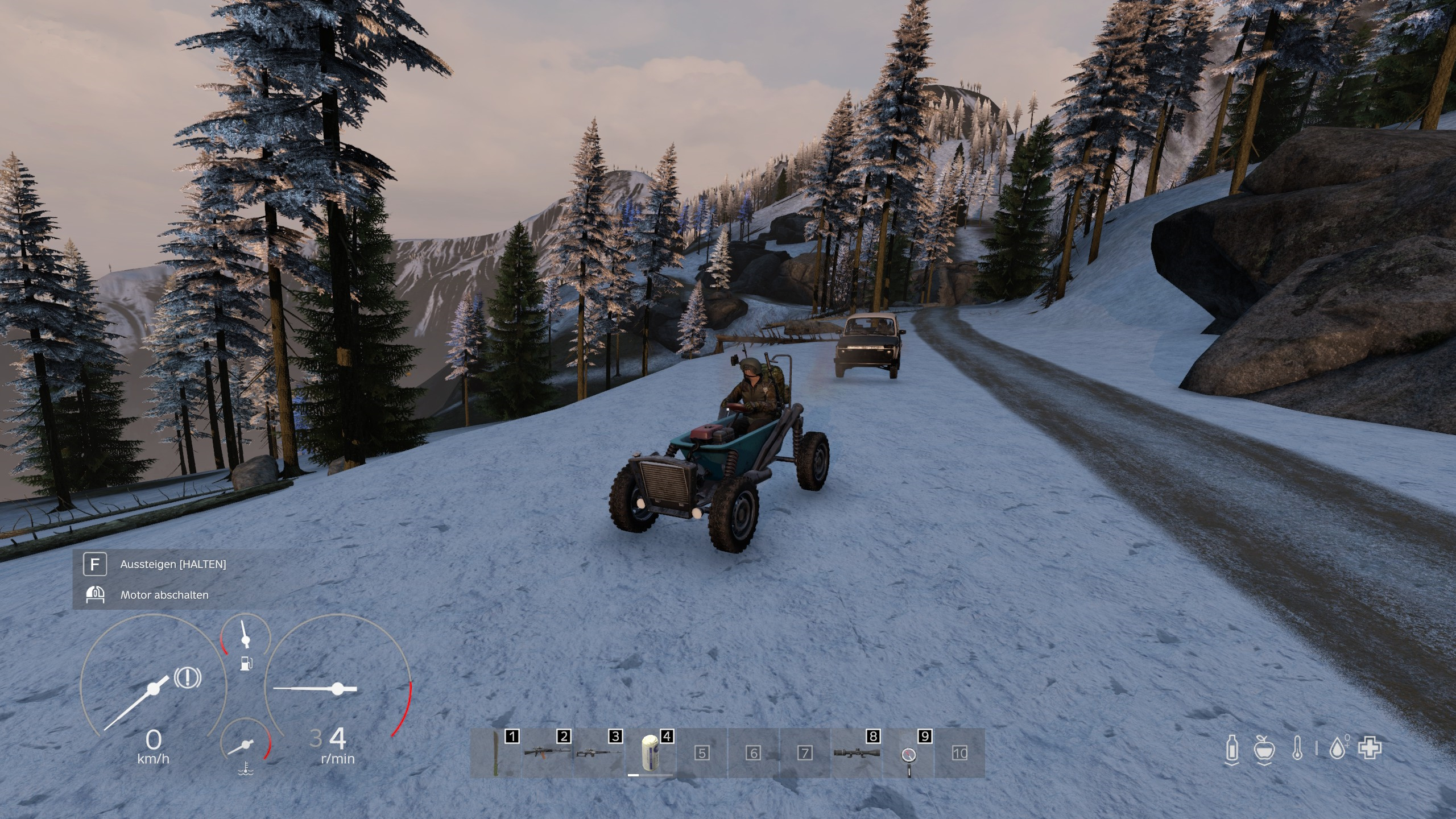This screenshot has height=819, width=1456.
Task: Equip the AK rifle in slot 2
Action: pos(547,753)
